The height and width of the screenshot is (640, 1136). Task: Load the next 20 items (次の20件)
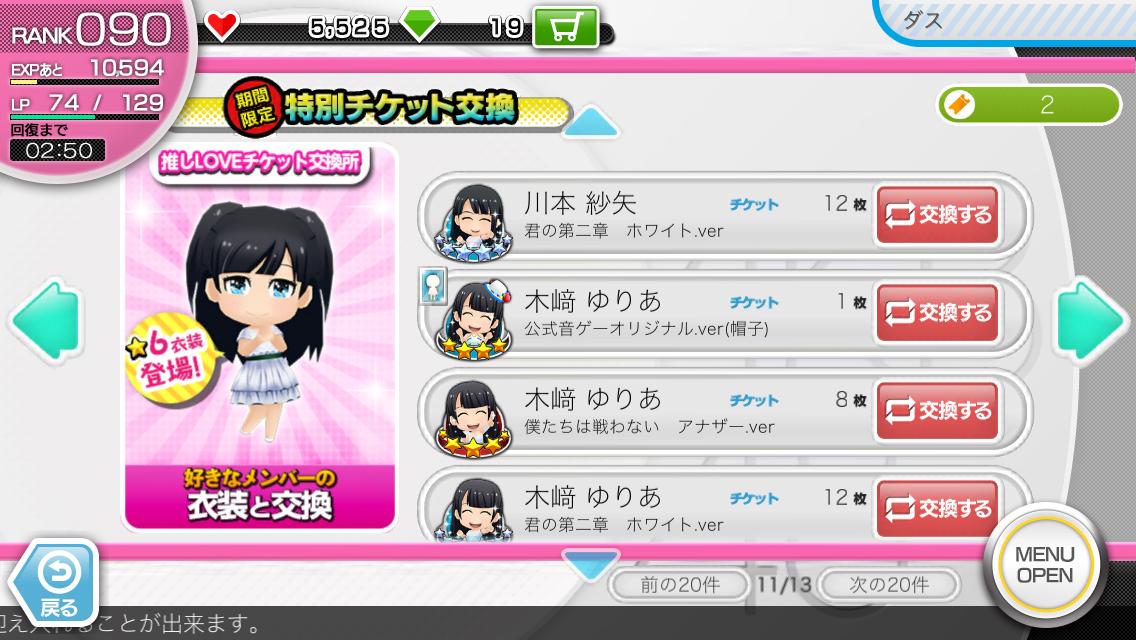coord(888,584)
